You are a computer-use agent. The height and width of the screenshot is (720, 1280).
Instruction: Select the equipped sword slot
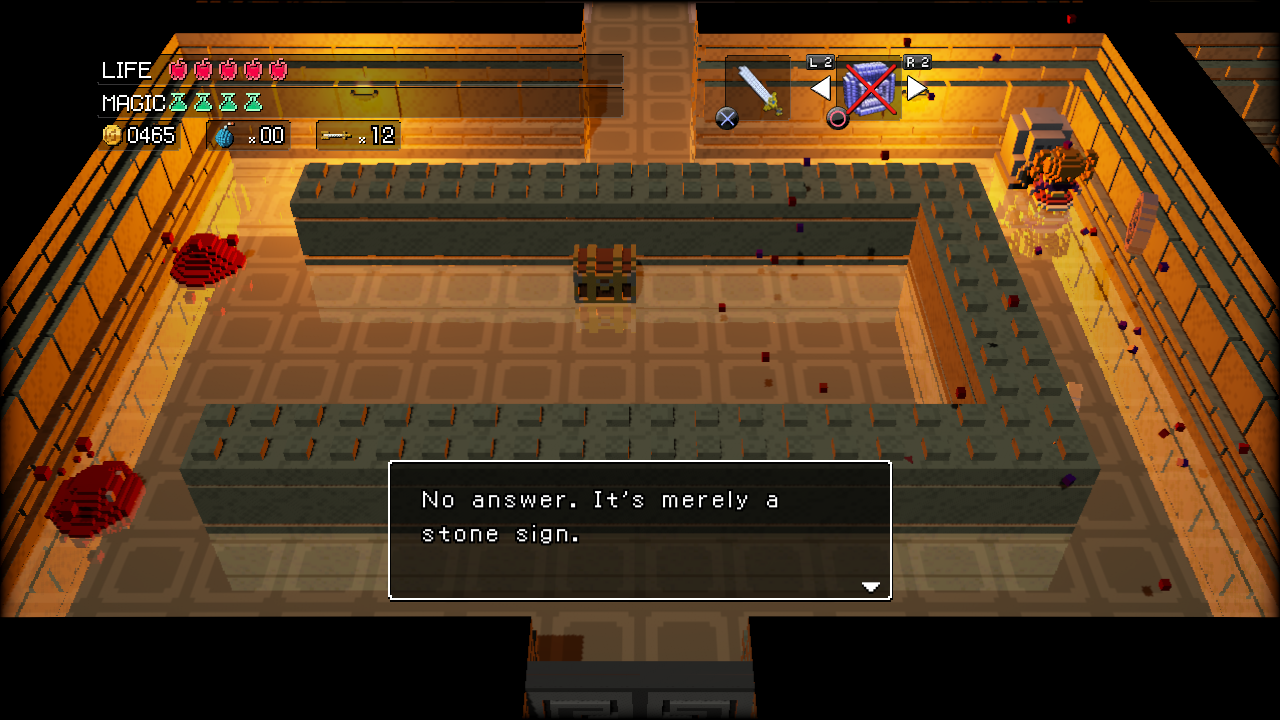pyautogui.click(x=758, y=88)
